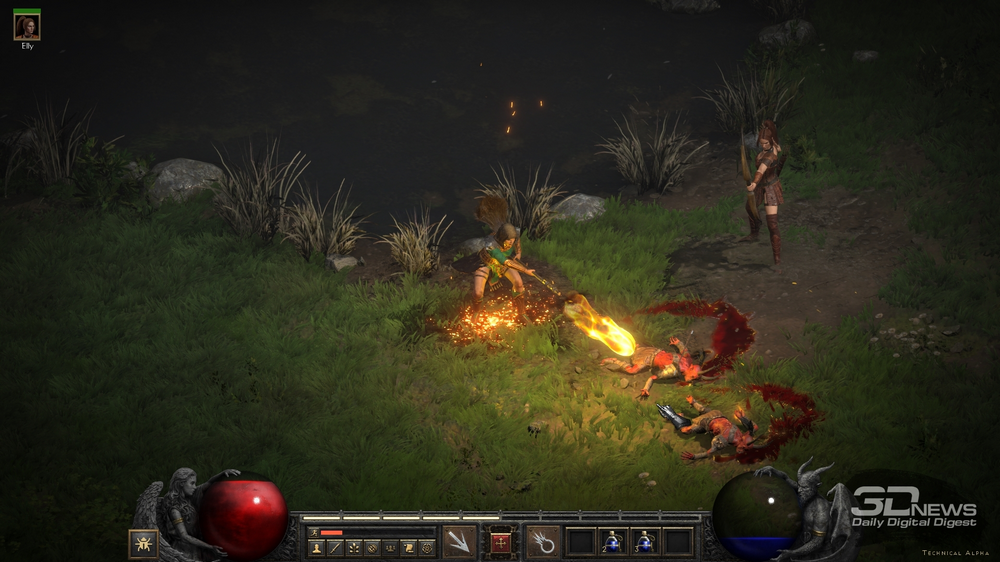1000x562 pixels.
Task: Open the skill tree icon
Action: point(354,548)
